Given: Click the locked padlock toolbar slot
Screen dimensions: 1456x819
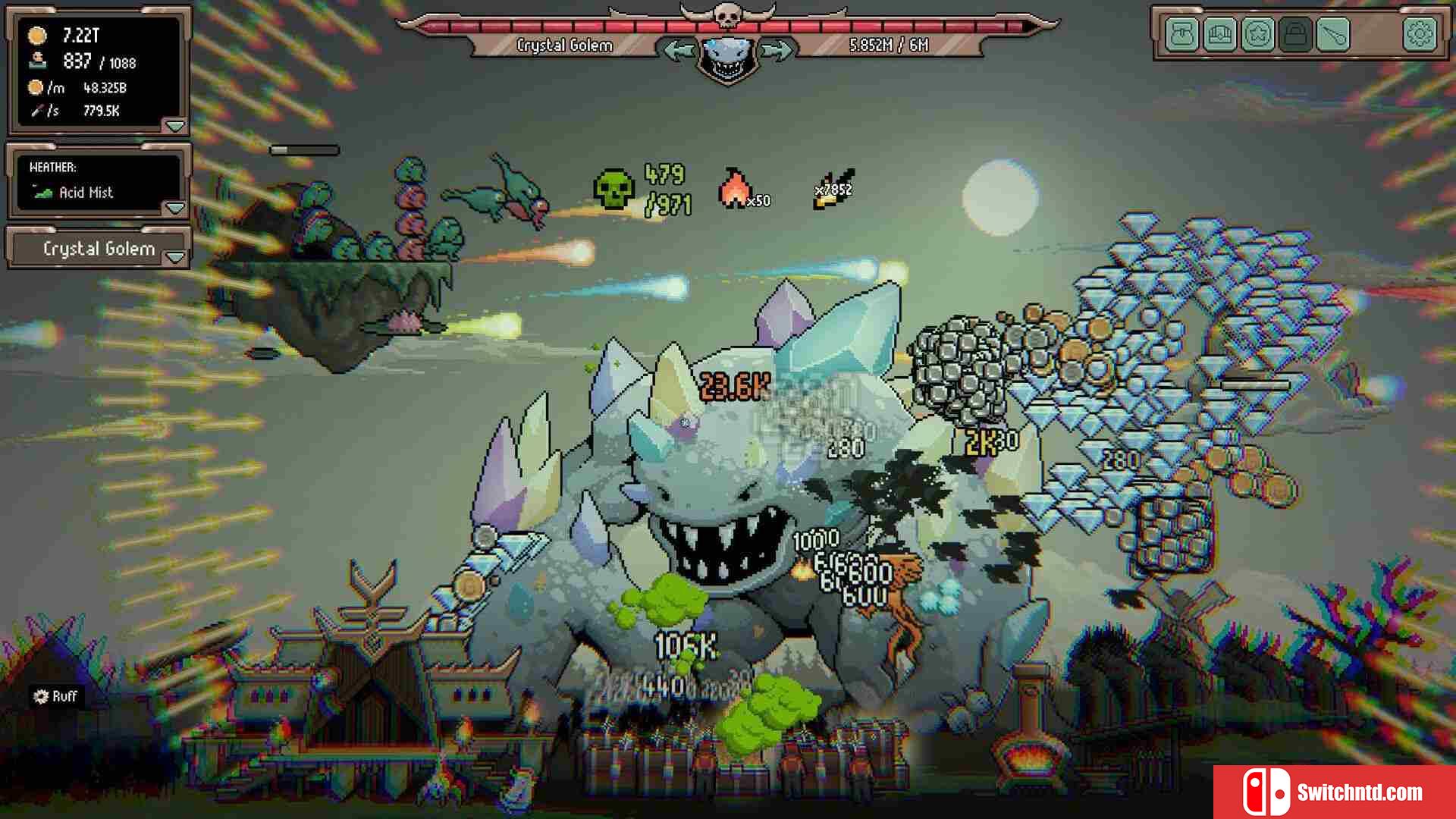Looking at the screenshot, I should coord(1294,34).
